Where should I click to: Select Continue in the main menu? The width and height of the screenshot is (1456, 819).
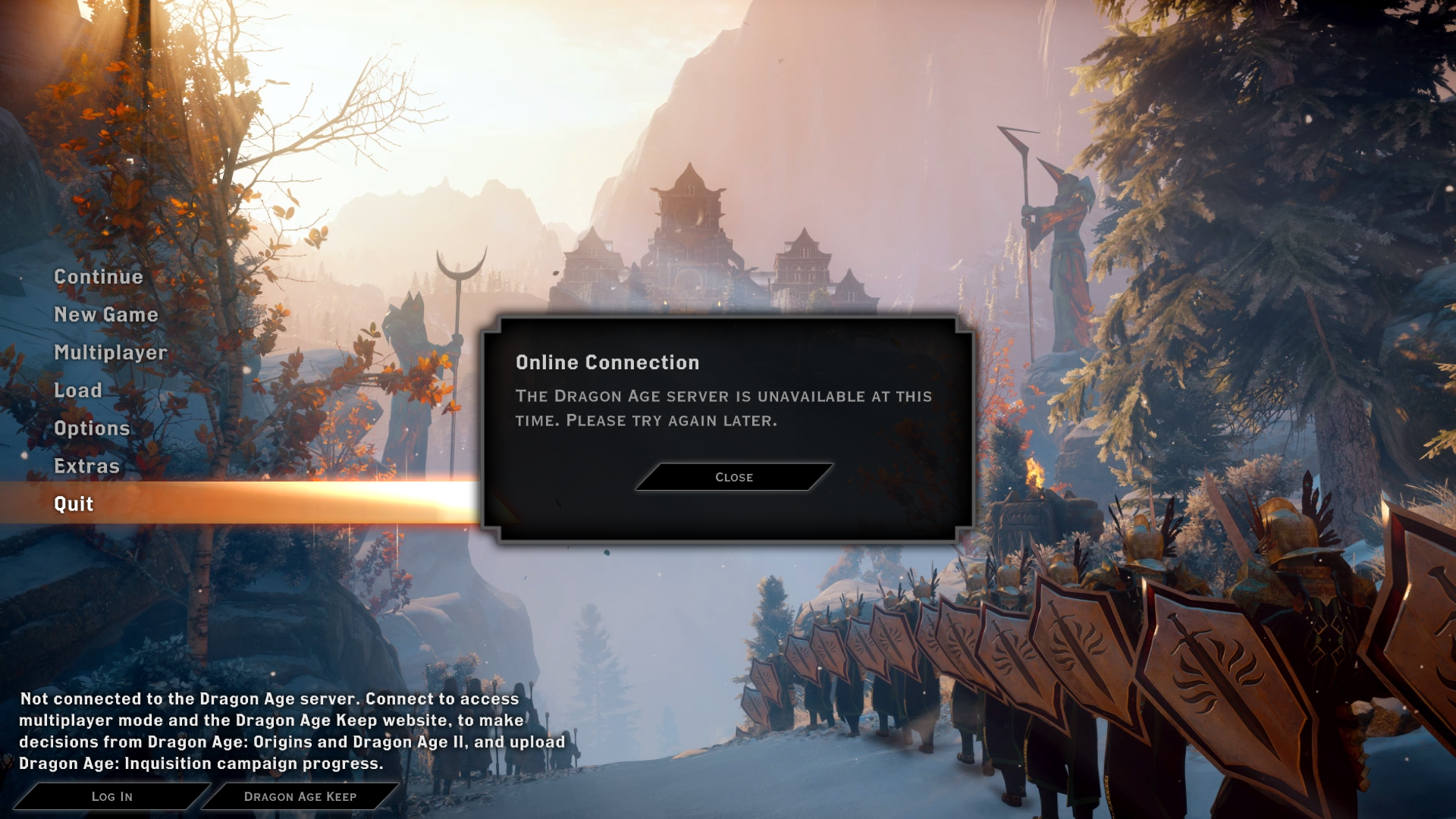point(99,277)
